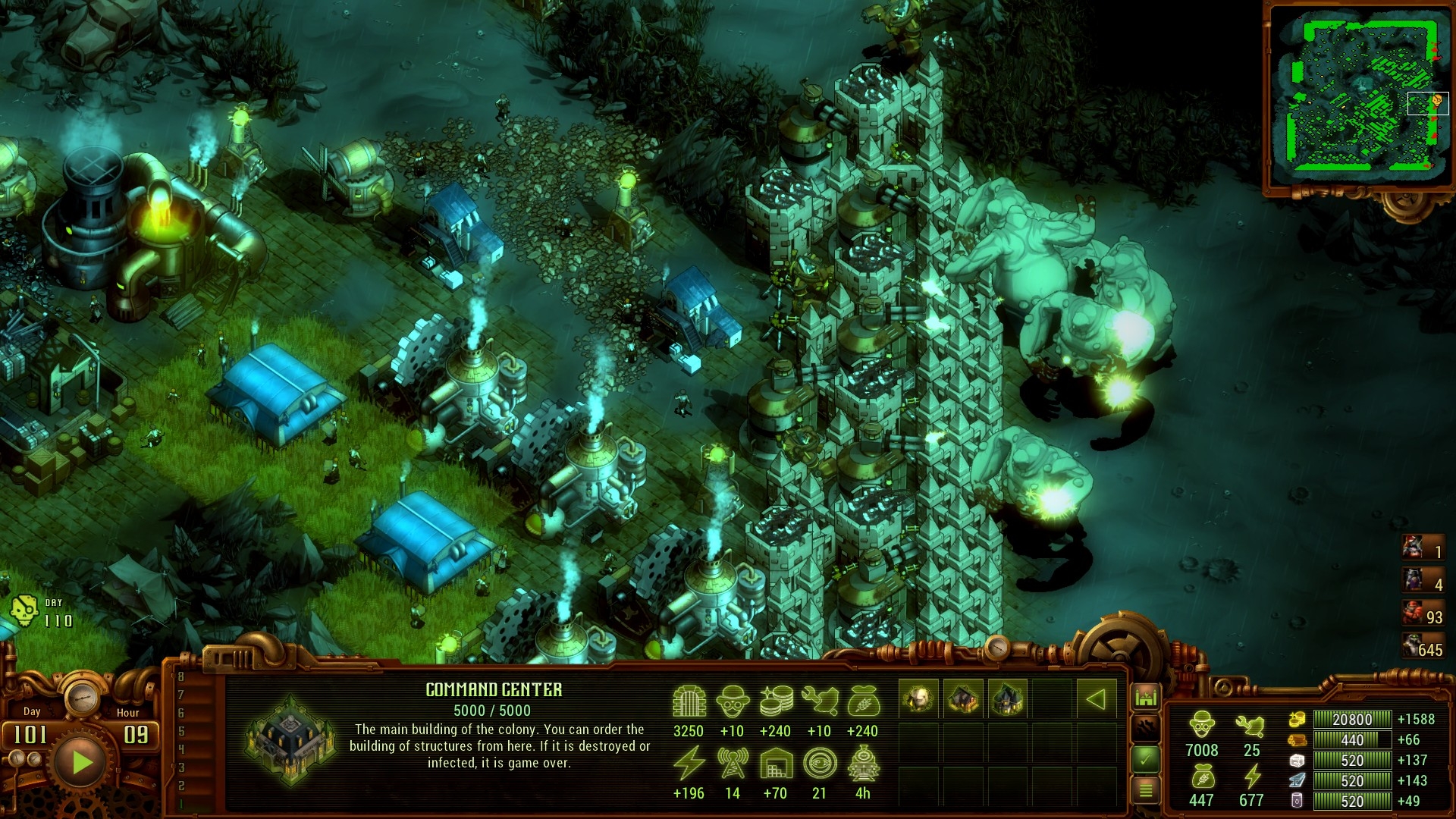This screenshot has width=1456, height=819.
Task: Click the radio tower icon showing 14
Action: [732, 762]
